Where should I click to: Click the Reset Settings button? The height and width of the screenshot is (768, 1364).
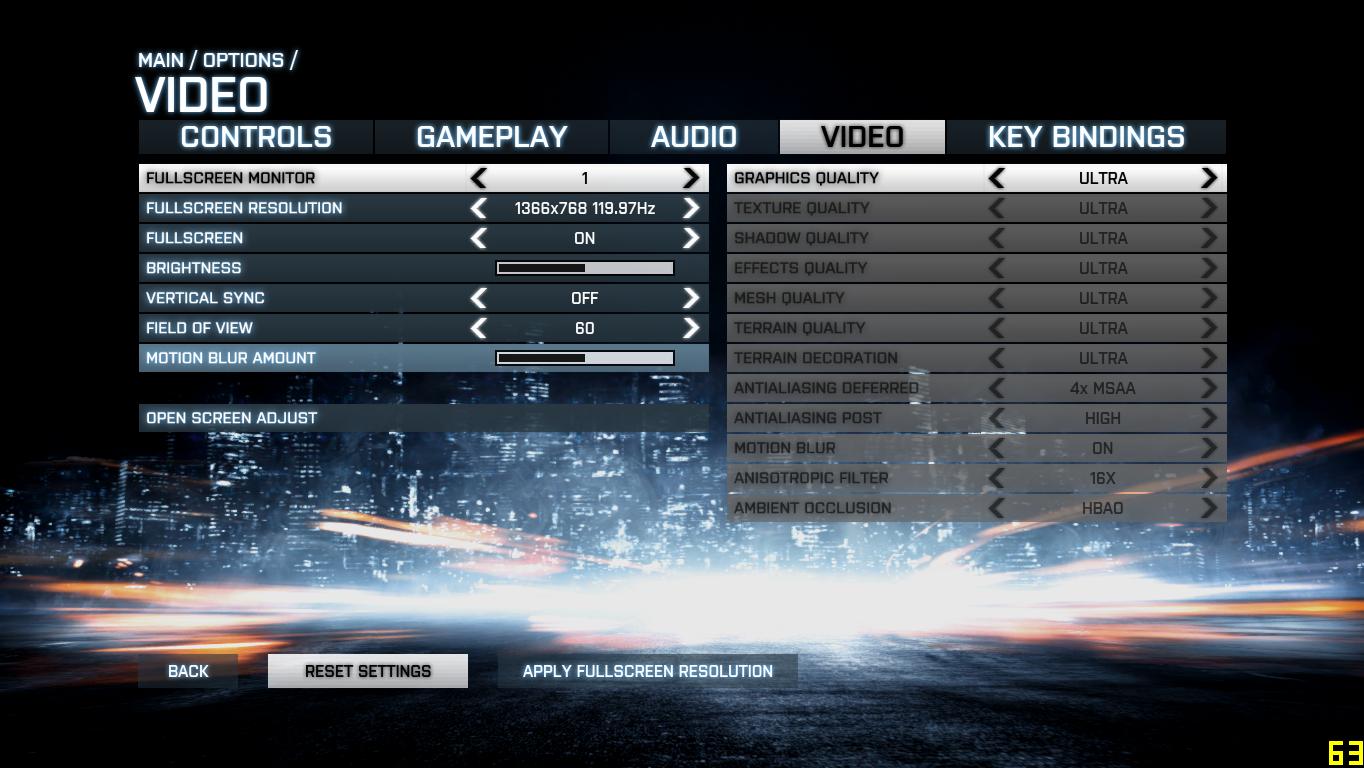pyautogui.click(x=367, y=671)
